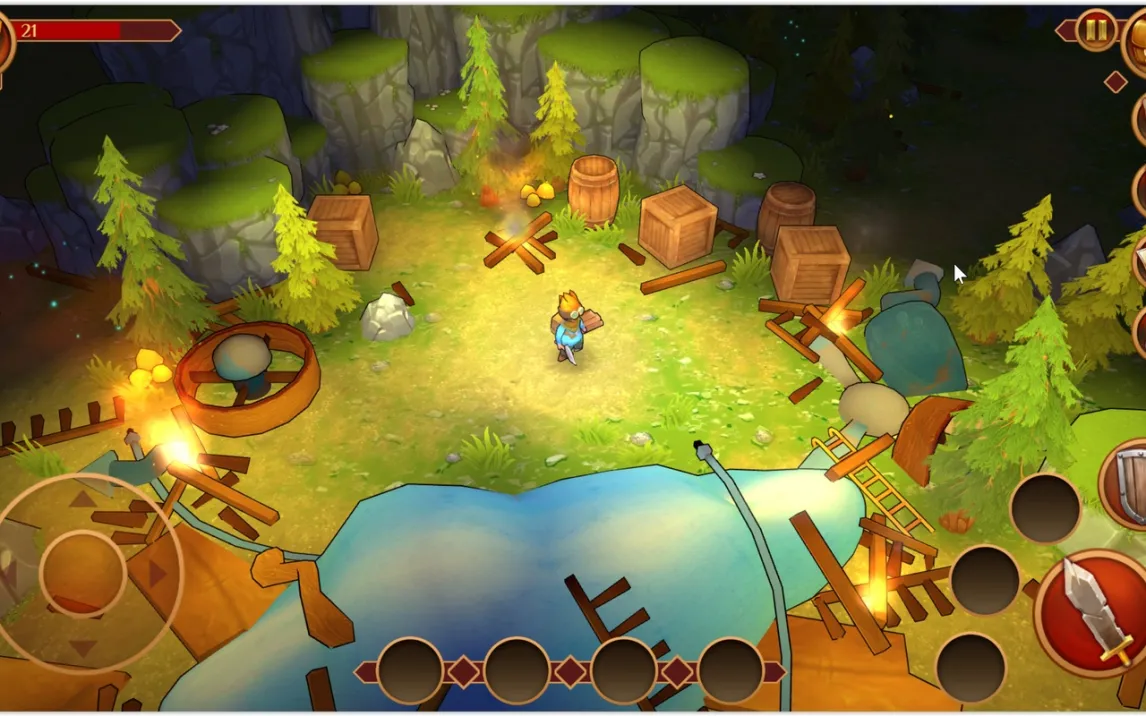
Task: Click the joystick's right arrow
Action: coord(157,573)
